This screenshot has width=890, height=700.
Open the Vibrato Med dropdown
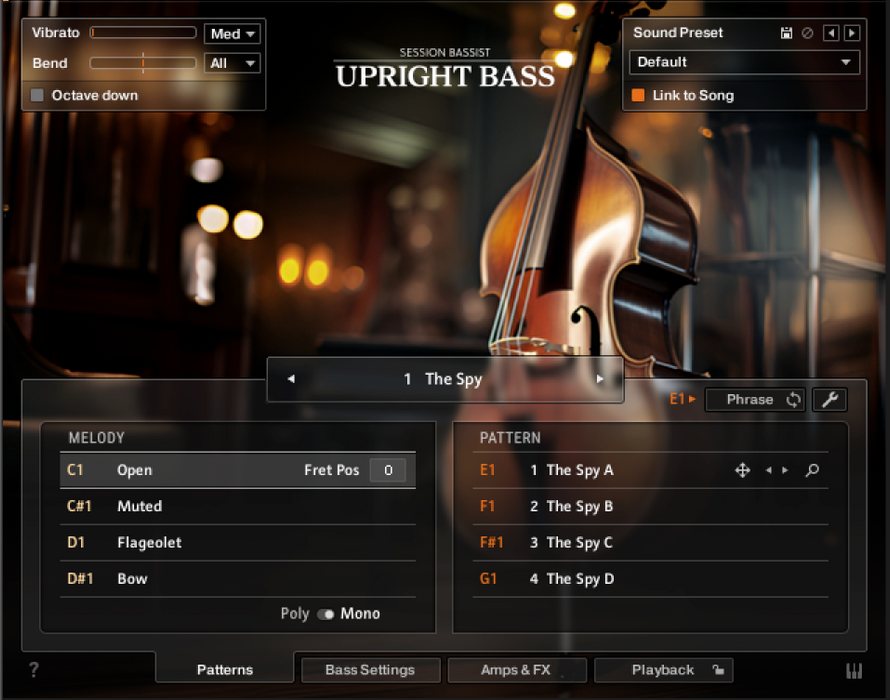(x=232, y=34)
